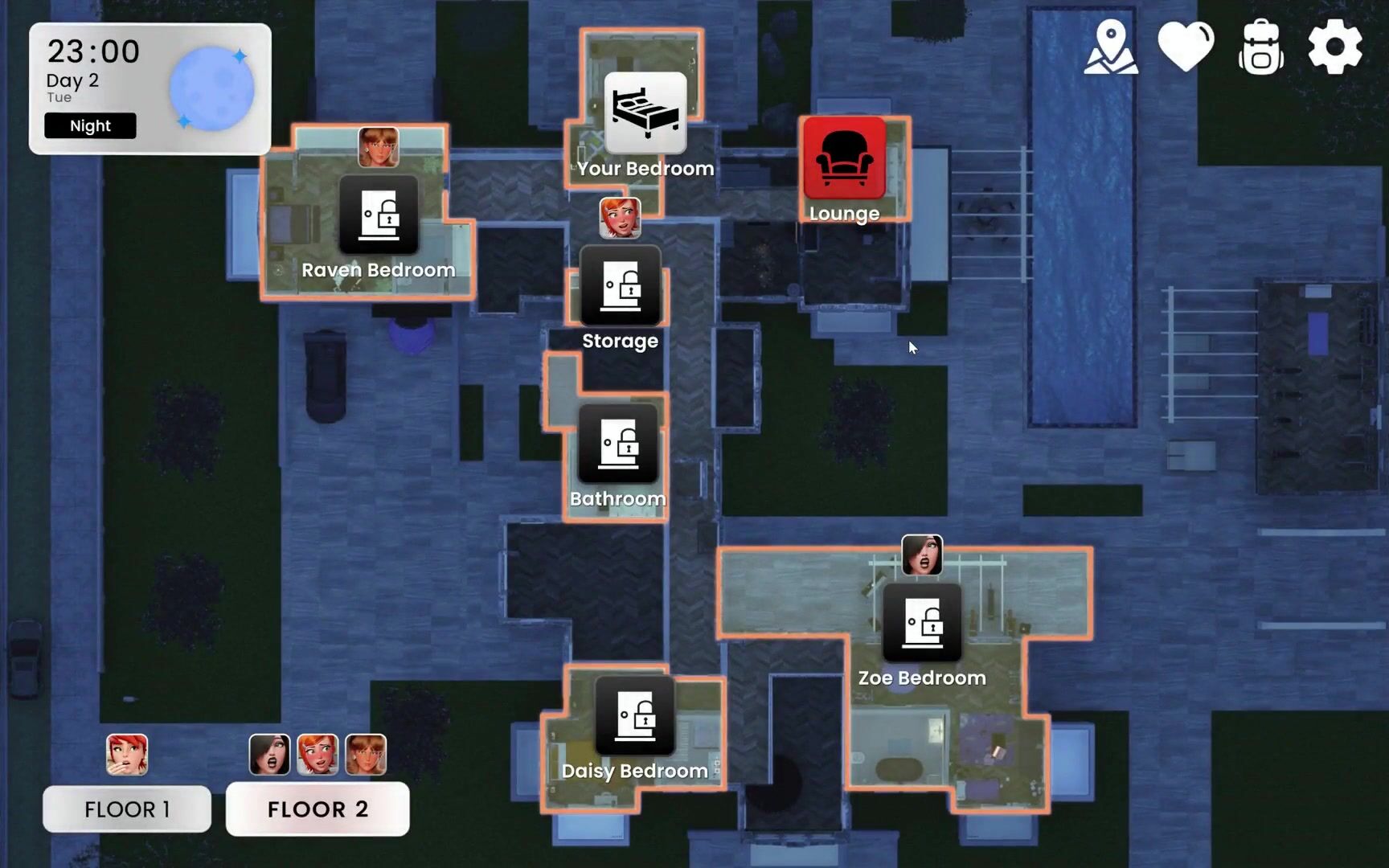
Task: Click the locked Zoe Bedroom door
Action: [x=922, y=623]
